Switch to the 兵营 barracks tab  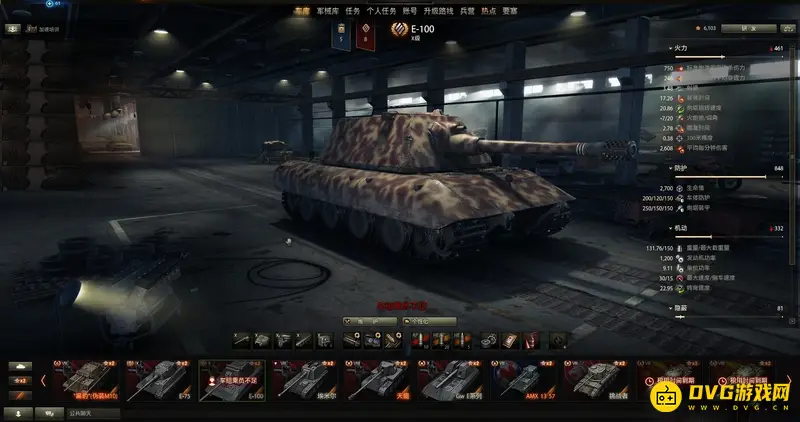(x=467, y=10)
